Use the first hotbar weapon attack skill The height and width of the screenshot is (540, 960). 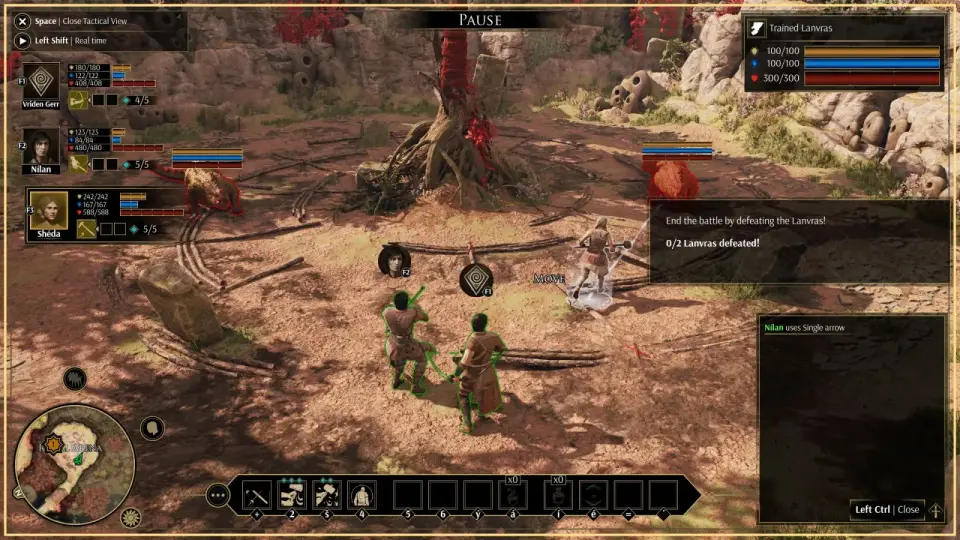coord(257,494)
